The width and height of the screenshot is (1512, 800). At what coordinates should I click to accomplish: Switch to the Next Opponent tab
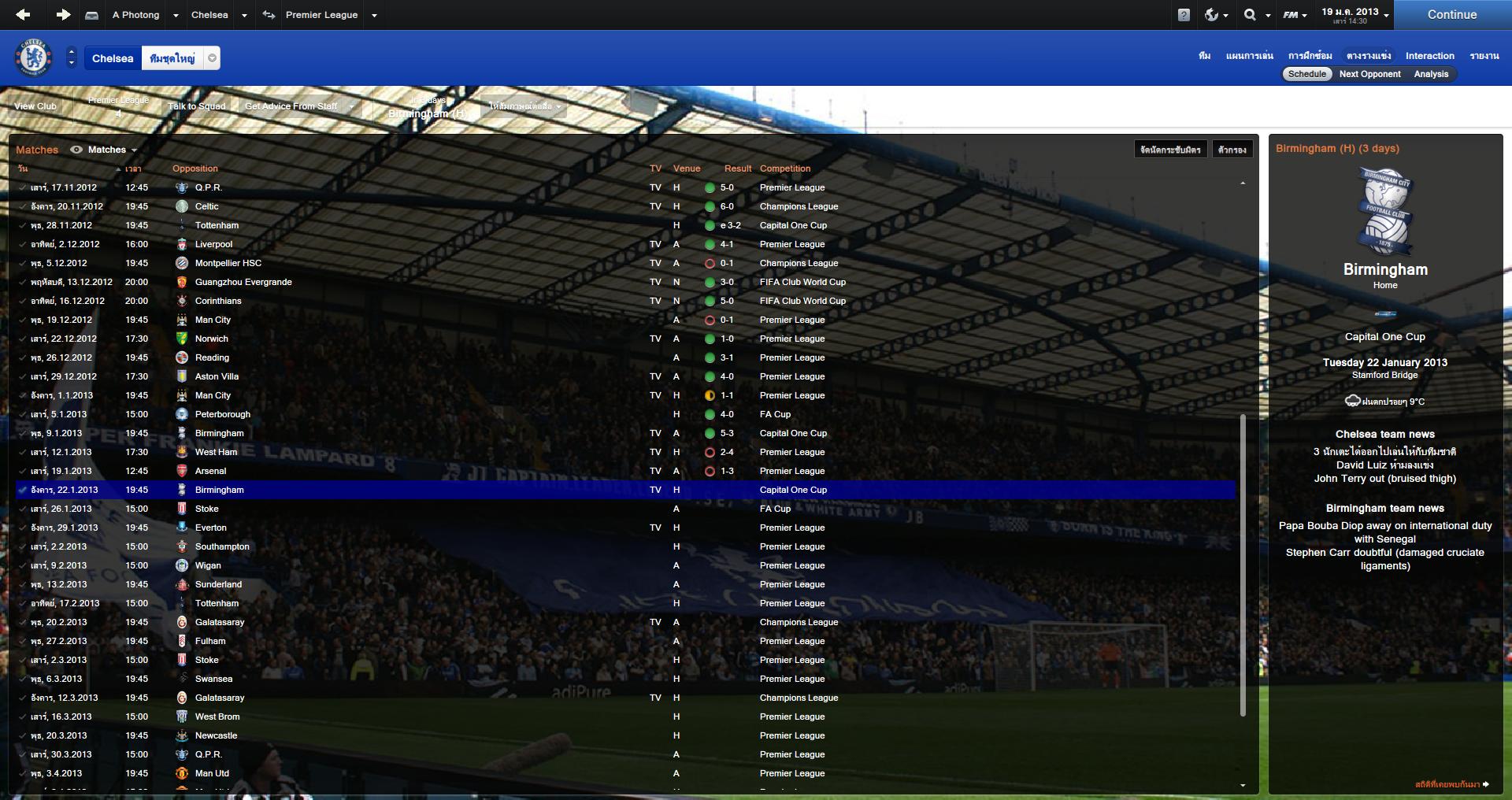coord(1369,74)
